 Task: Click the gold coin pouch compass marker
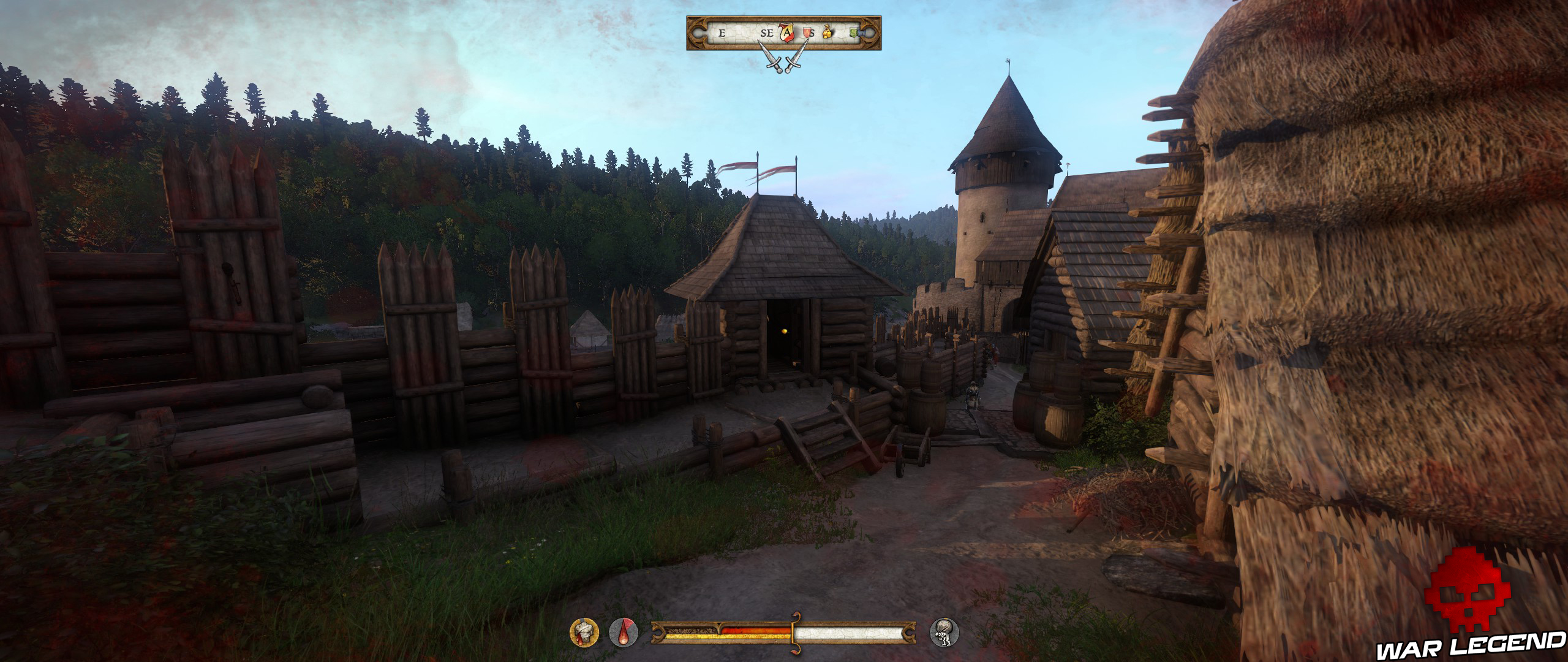coord(827,33)
